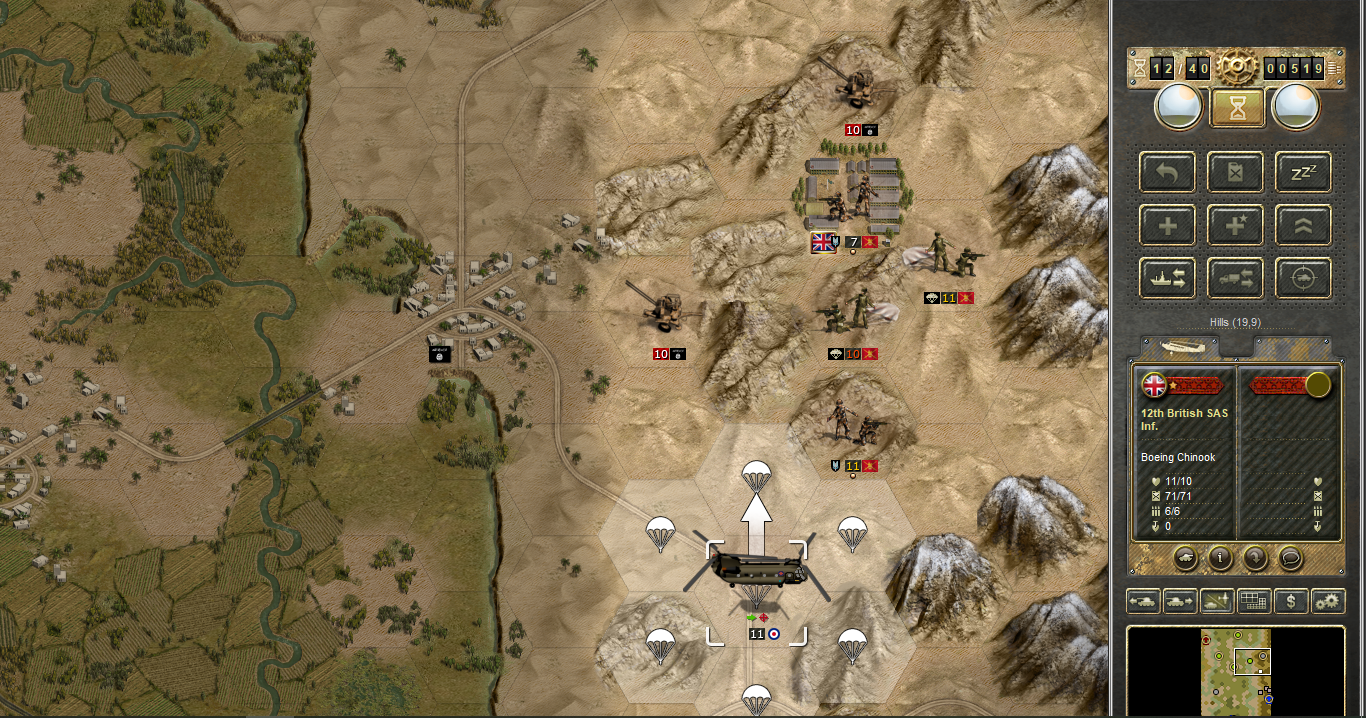Click the minimap
1366x718 pixels.
pyautogui.click(x=1237, y=668)
